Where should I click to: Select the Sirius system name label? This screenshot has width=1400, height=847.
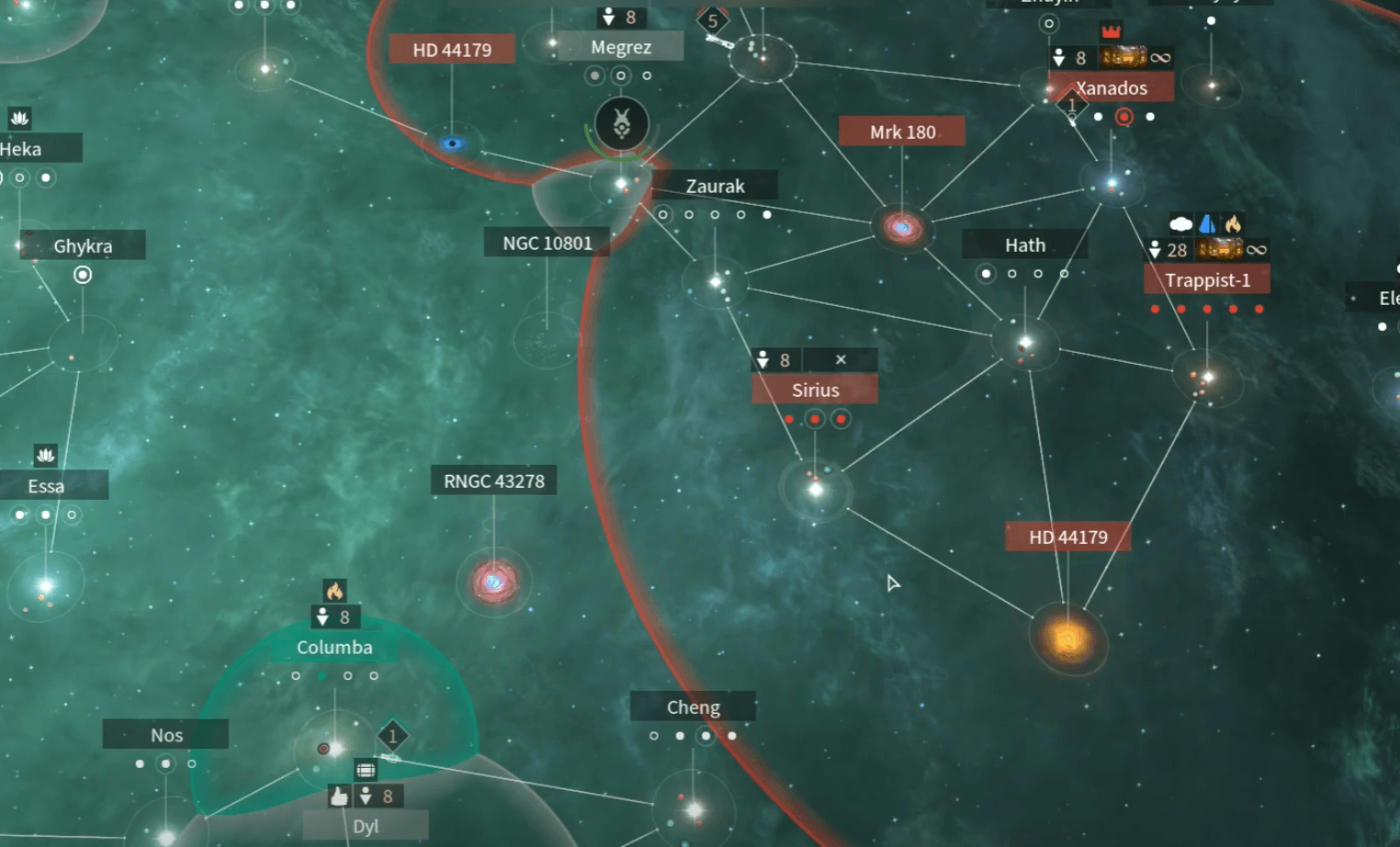[814, 390]
